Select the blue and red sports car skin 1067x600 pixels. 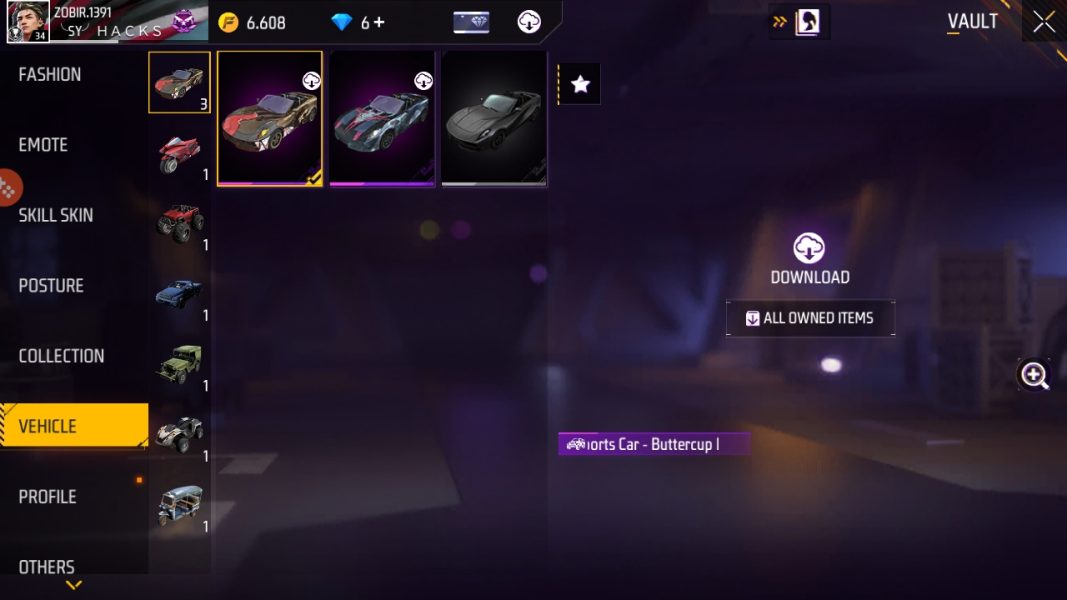coord(382,120)
